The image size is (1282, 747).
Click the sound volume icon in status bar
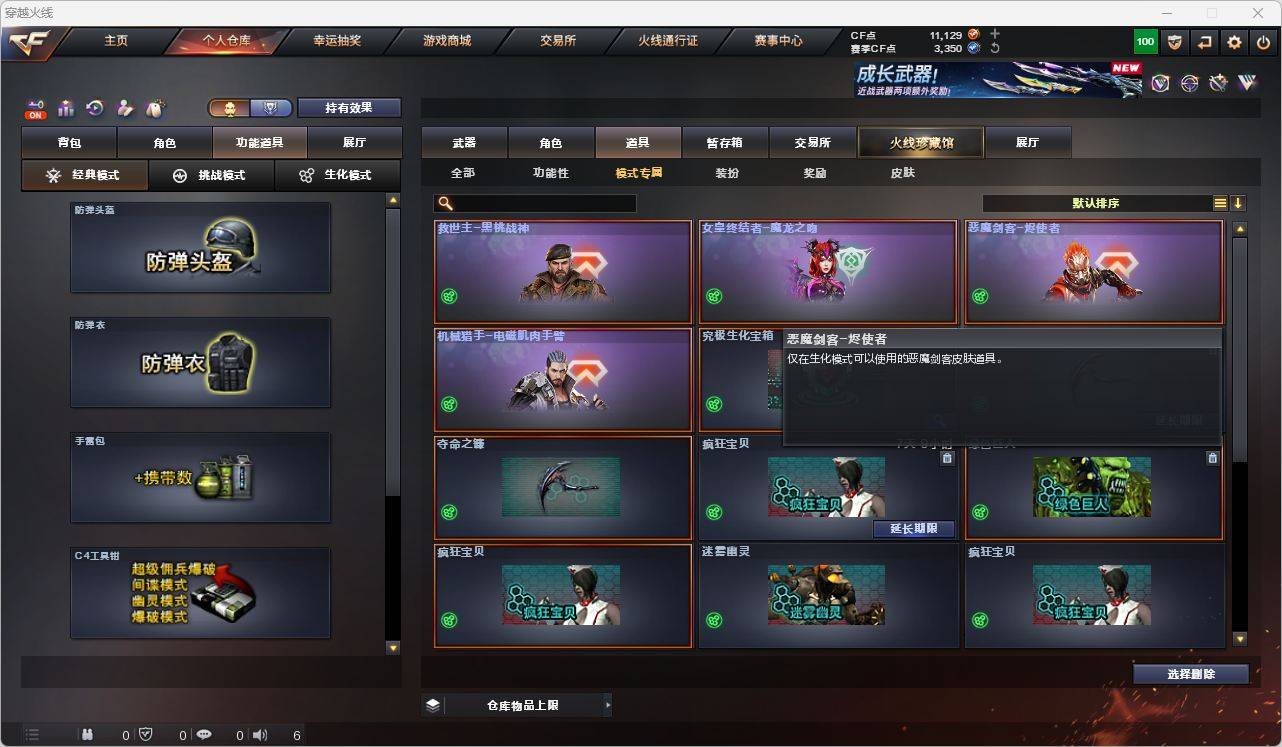click(x=259, y=734)
